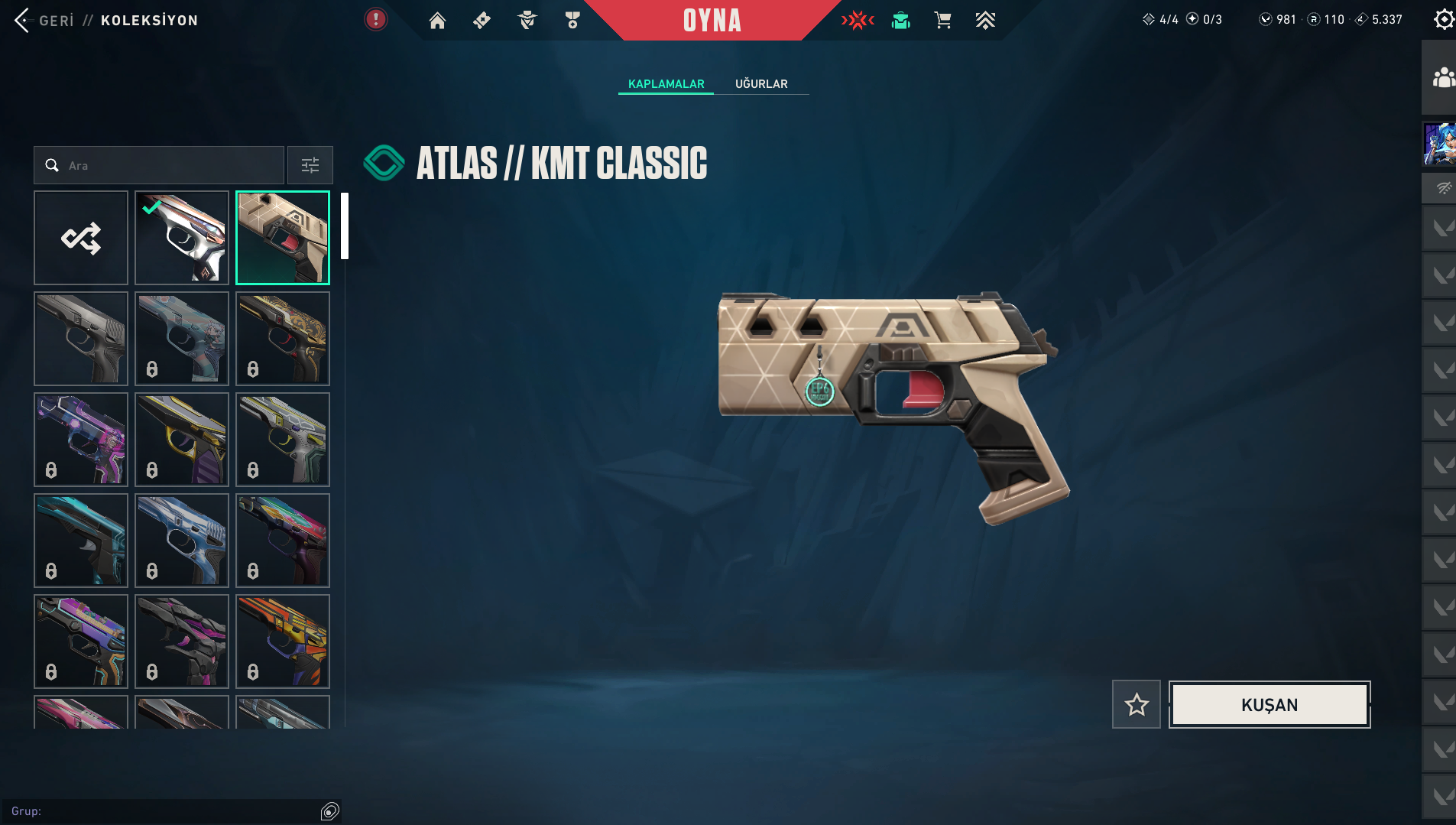The width and height of the screenshot is (1456, 825).
Task: Open the red alert notification icon
Action: pyautogui.click(x=375, y=19)
